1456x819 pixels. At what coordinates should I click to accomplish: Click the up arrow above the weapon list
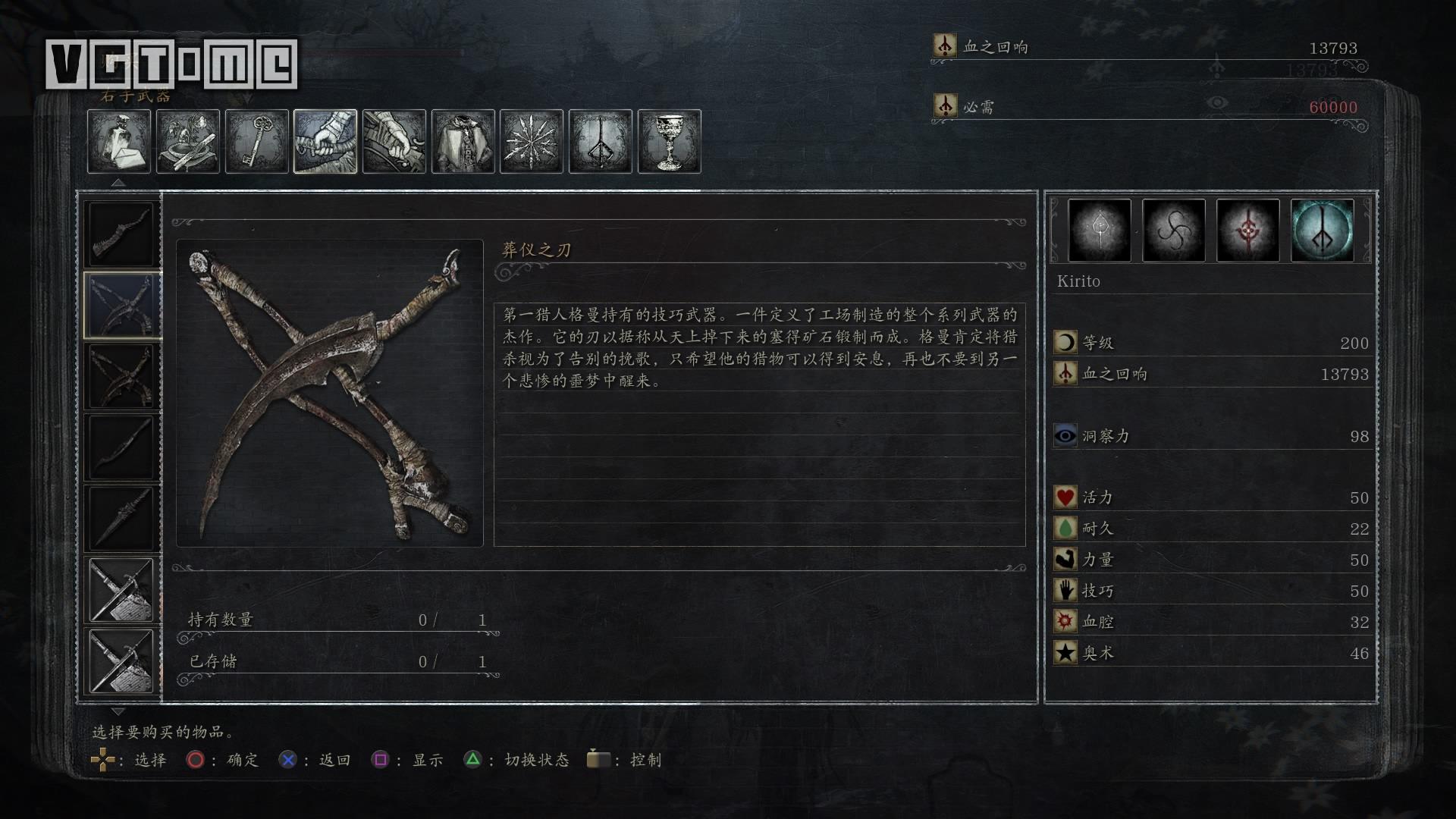(118, 183)
